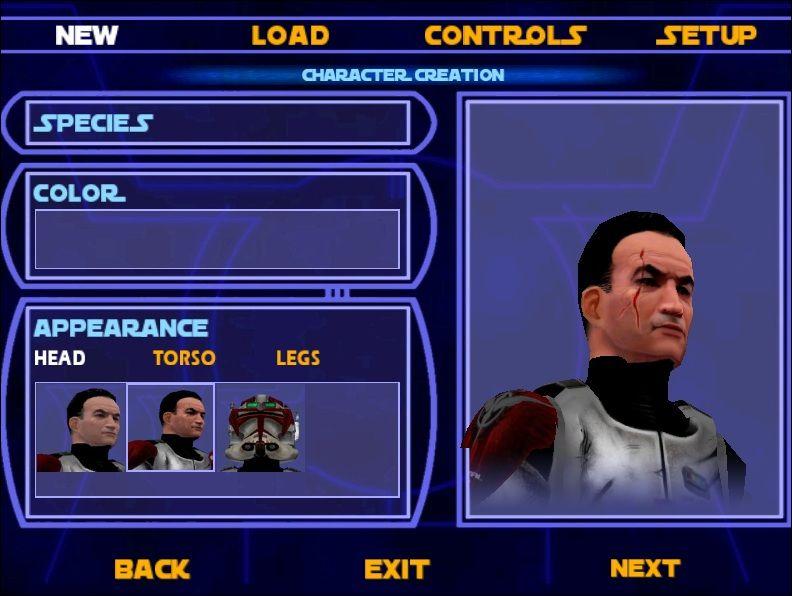
Task: Open the CONTROLS menu
Action: click(505, 36)
